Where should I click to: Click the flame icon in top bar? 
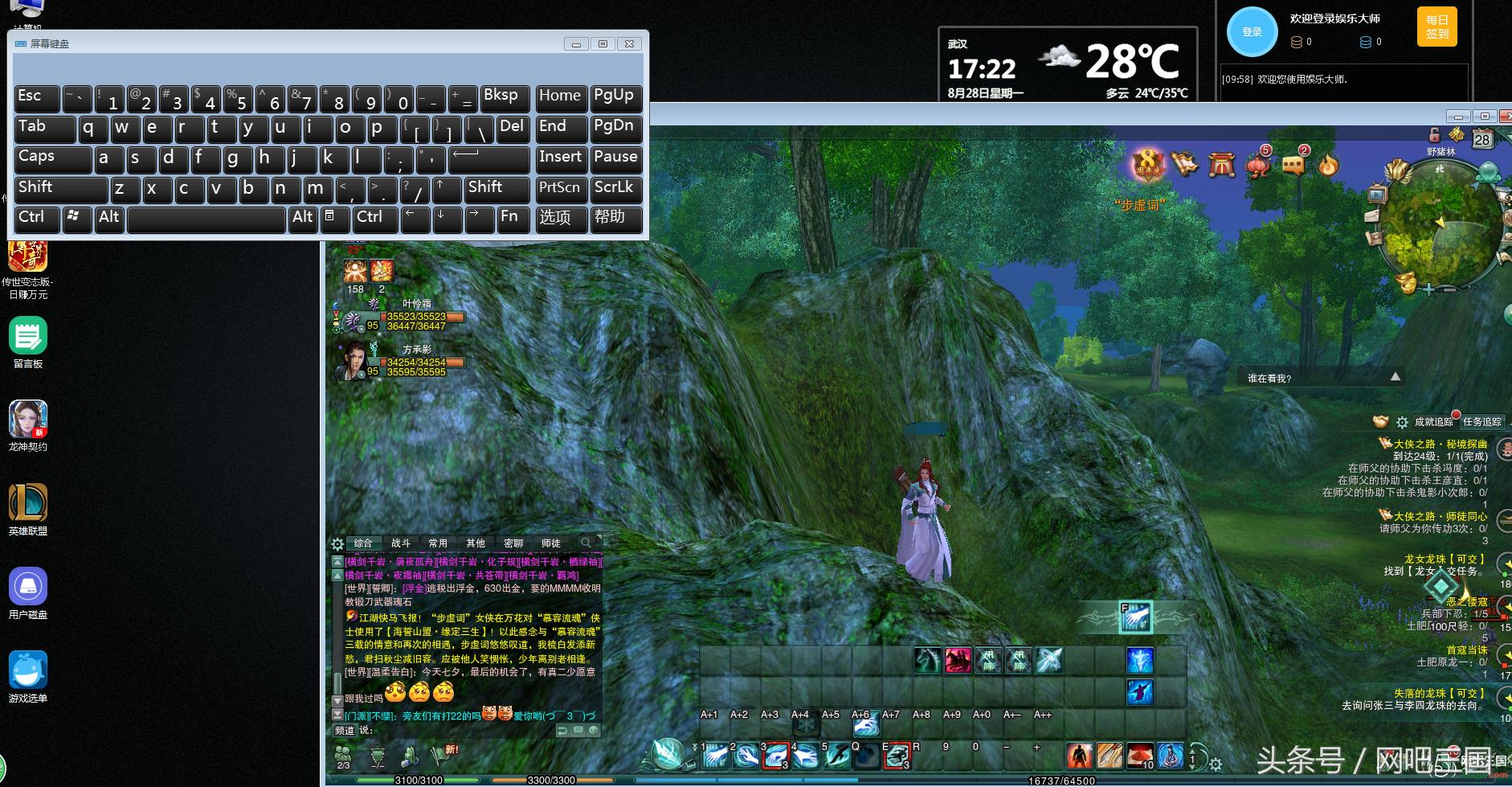pyautogui.click(x=1329, y=165)
